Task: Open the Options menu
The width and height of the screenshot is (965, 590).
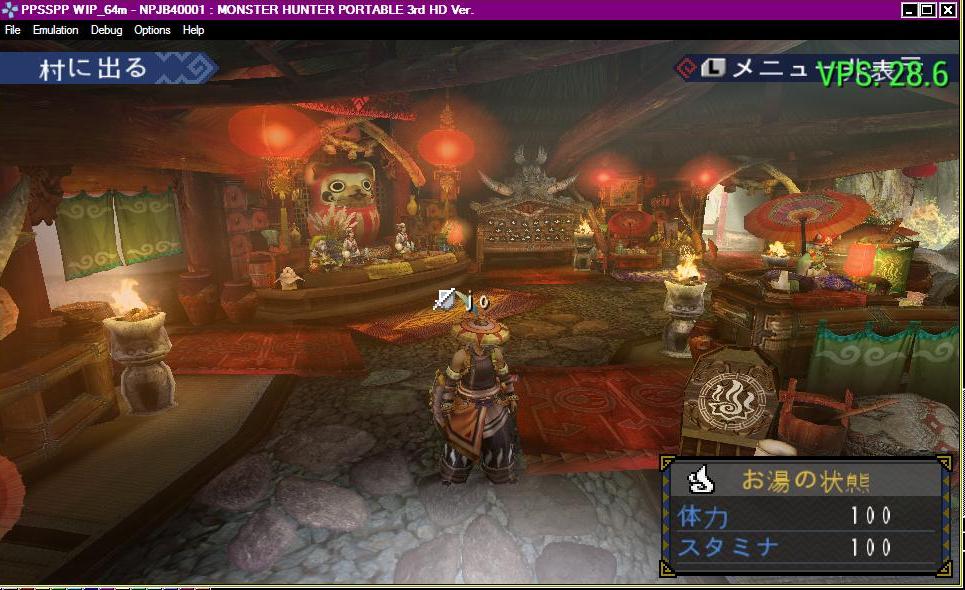Action: click(152, 30)
